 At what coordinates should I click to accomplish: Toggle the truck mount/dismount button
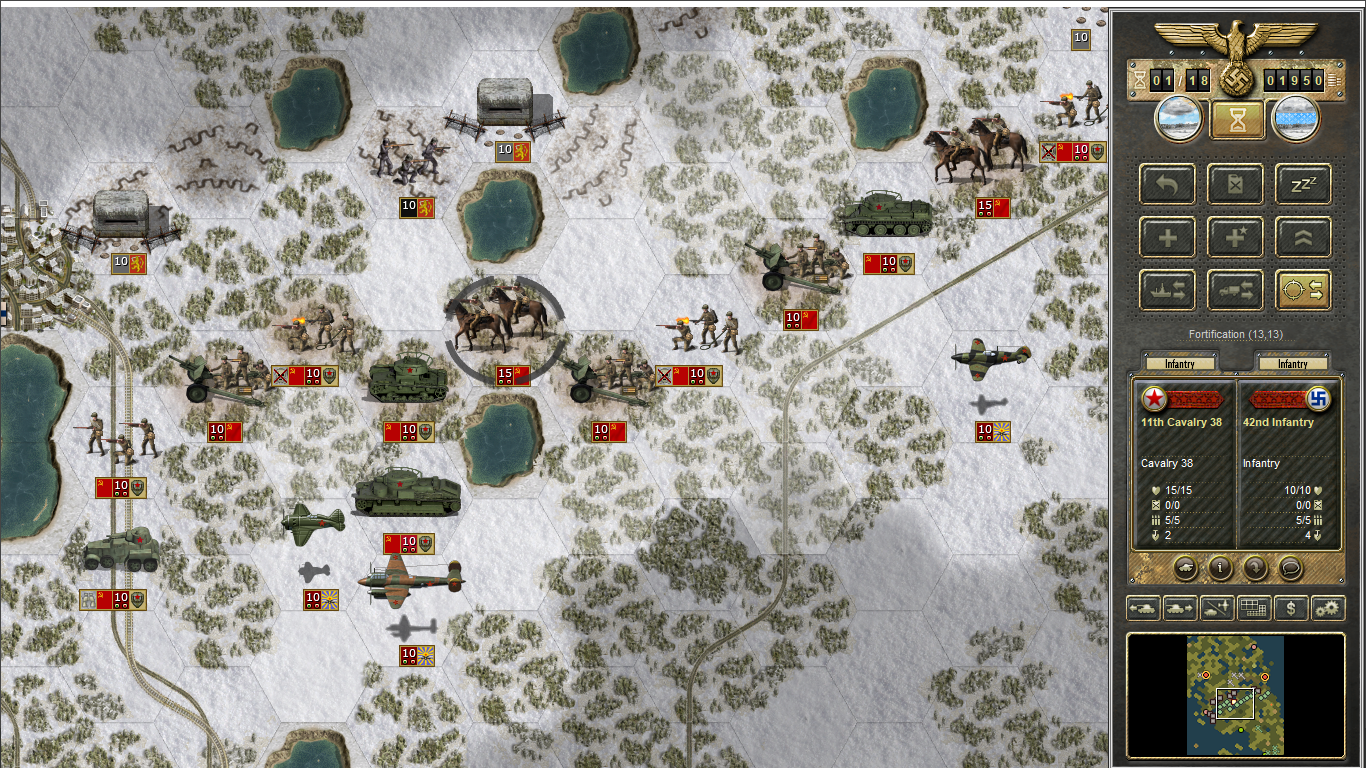[x=1235, y=290]
